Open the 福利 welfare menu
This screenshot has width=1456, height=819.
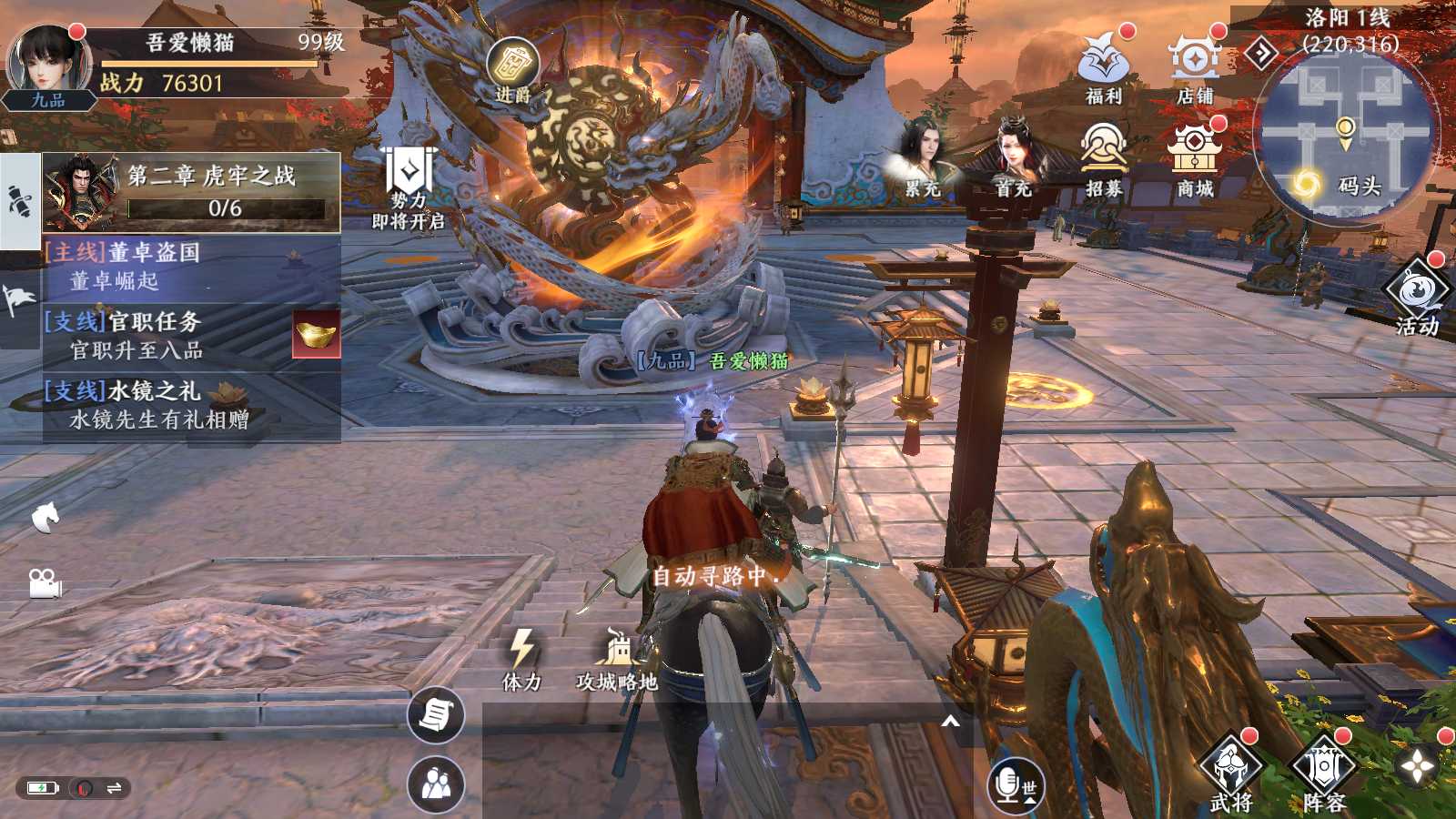pyautogui.click(x=1104, y=64)
